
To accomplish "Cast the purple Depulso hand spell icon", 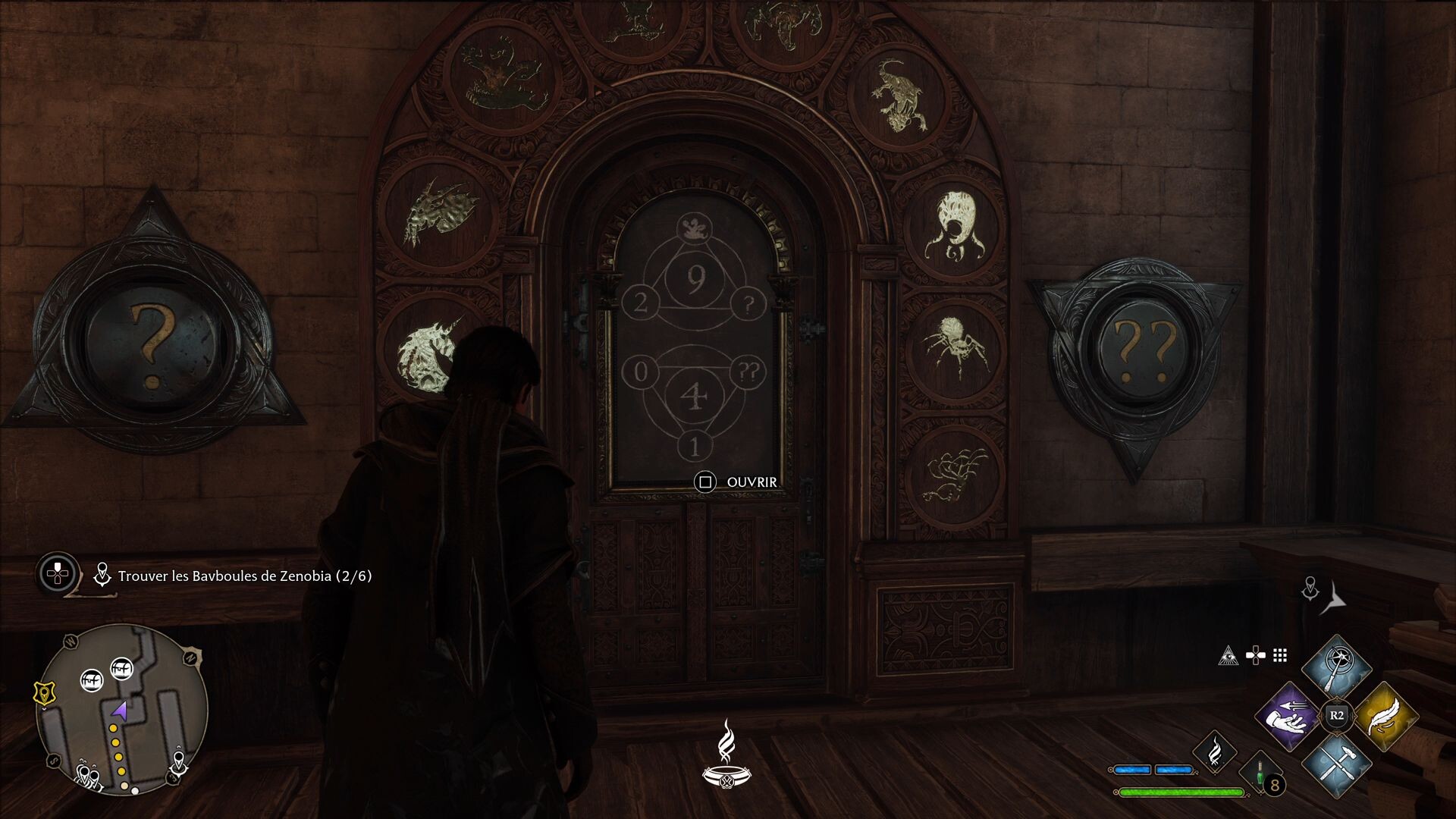I will 1288,717.
